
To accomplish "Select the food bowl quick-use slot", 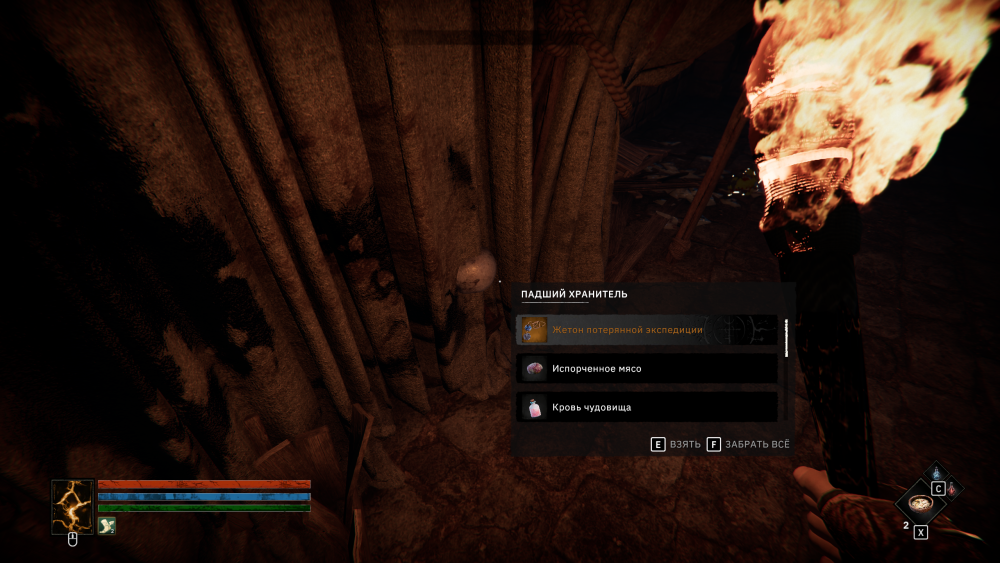I will click(921, 504).
